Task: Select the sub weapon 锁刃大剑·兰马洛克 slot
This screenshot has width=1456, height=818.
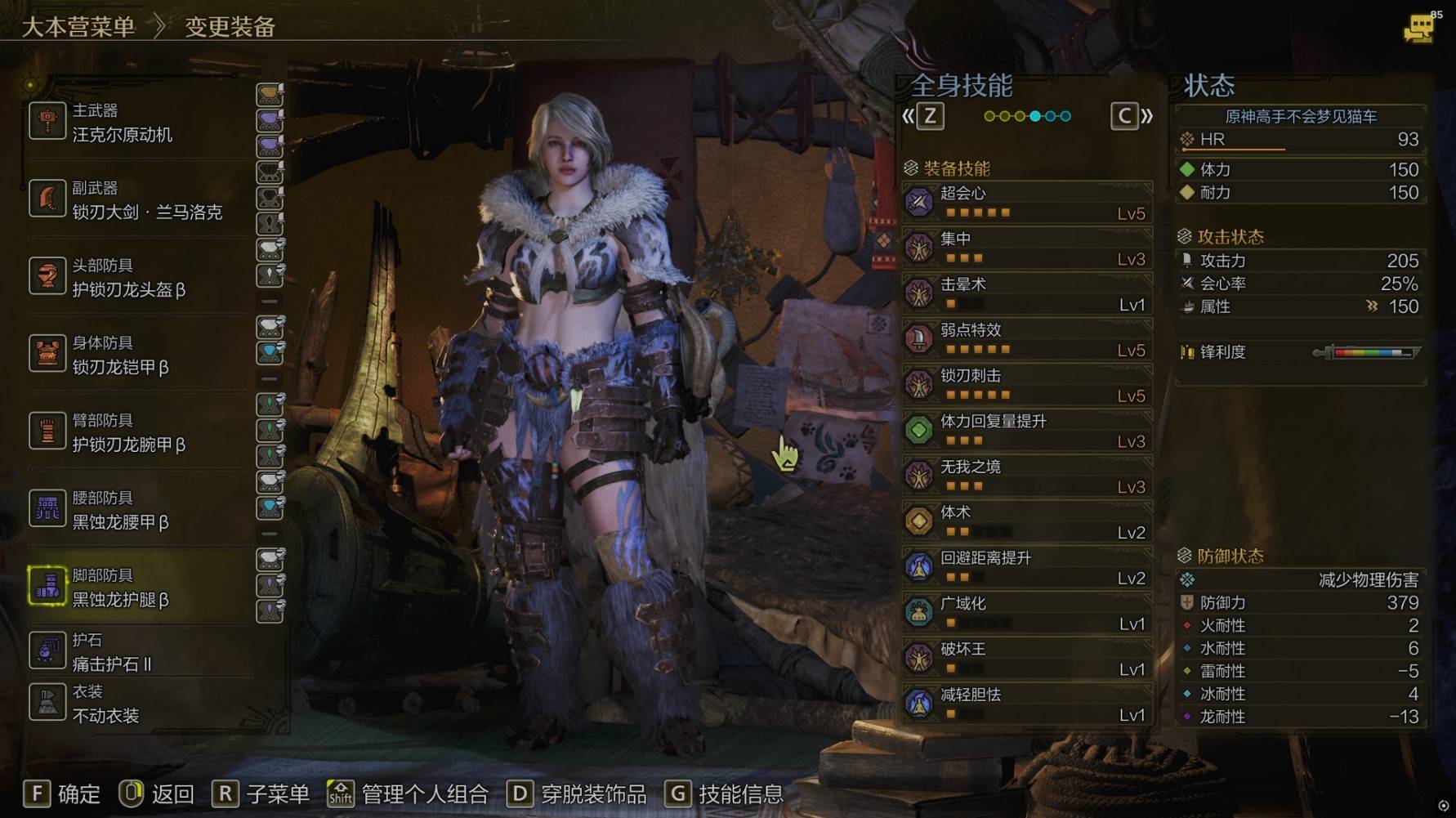Action: click(x=139, y=200)
